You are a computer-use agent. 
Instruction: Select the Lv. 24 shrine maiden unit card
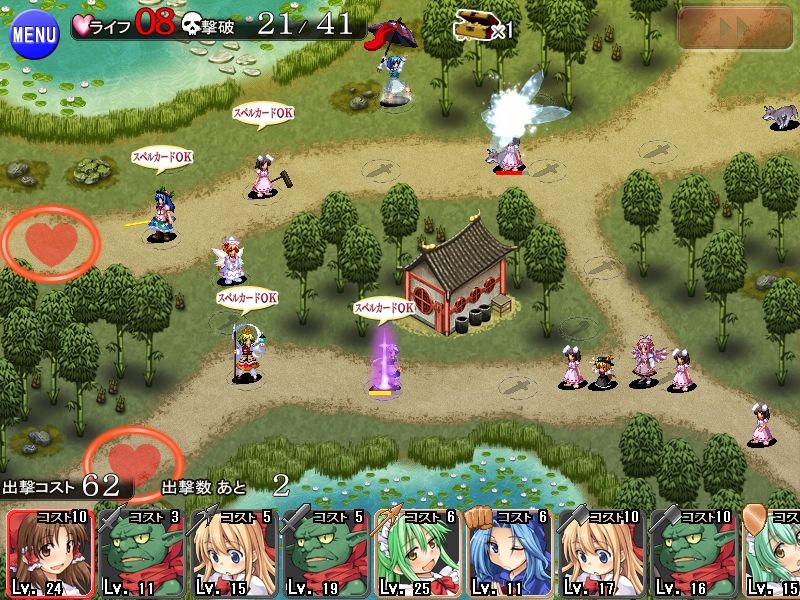tap(49, 553)
